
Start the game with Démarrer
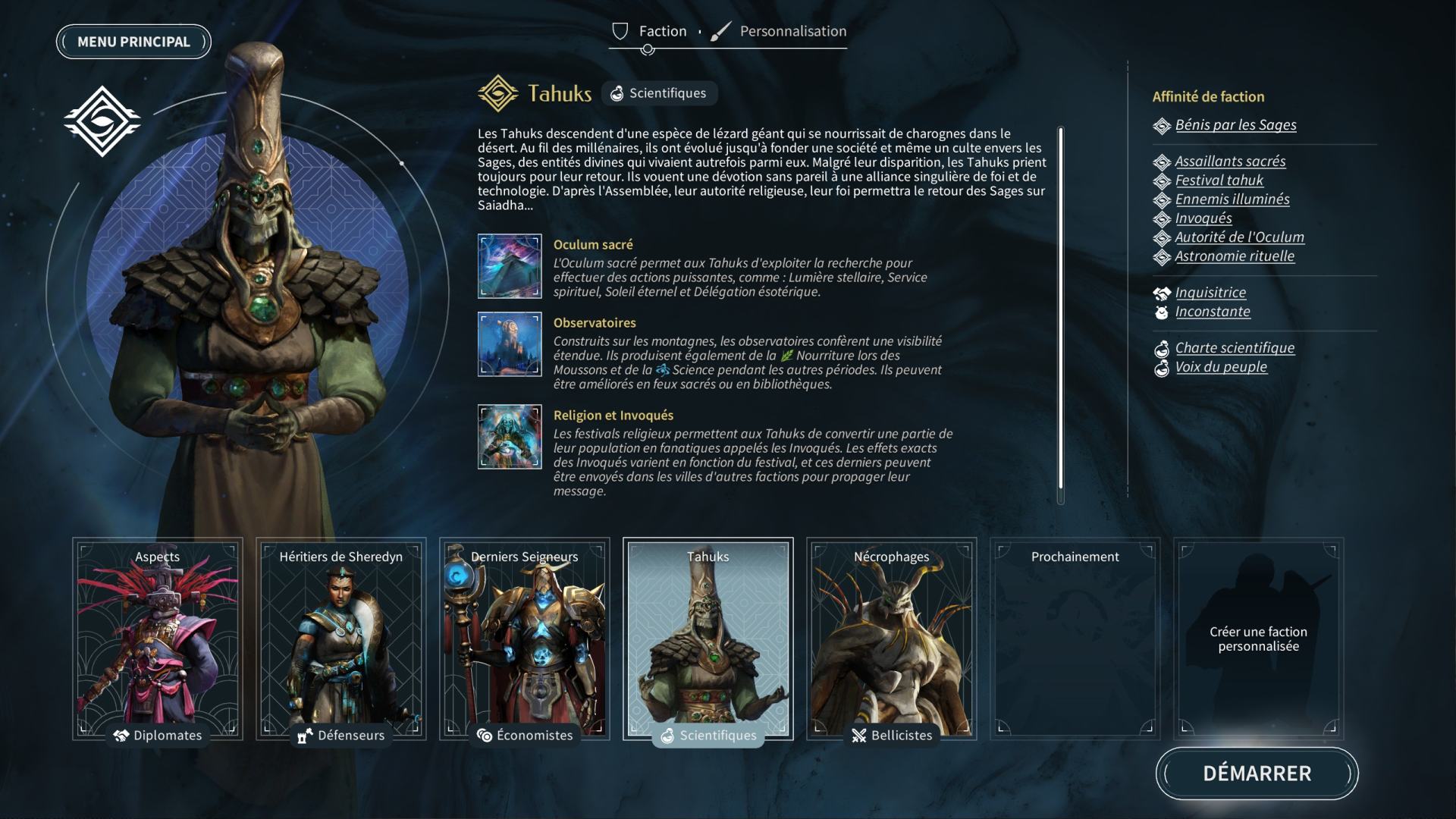click(x=1257, y=773)
